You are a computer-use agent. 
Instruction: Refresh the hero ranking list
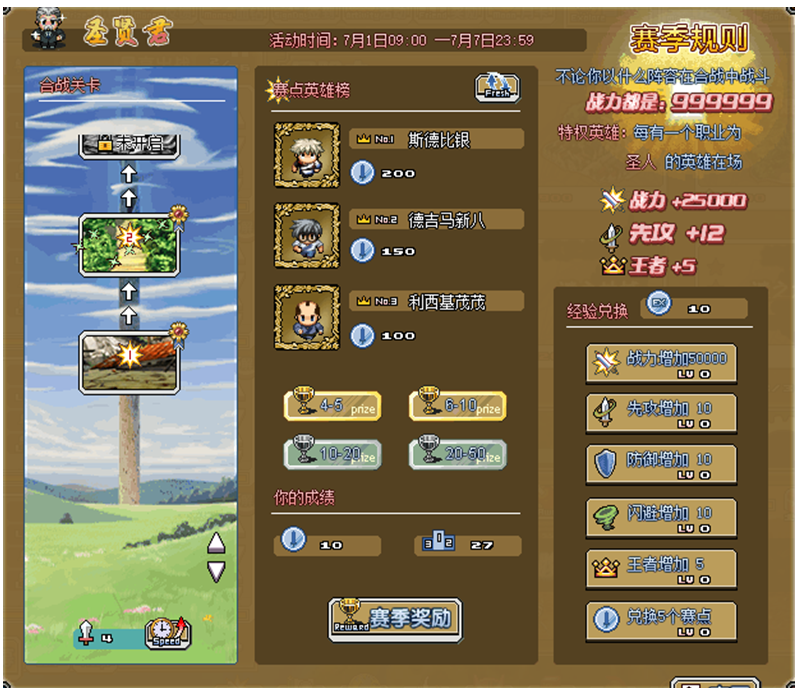[497, 87]
